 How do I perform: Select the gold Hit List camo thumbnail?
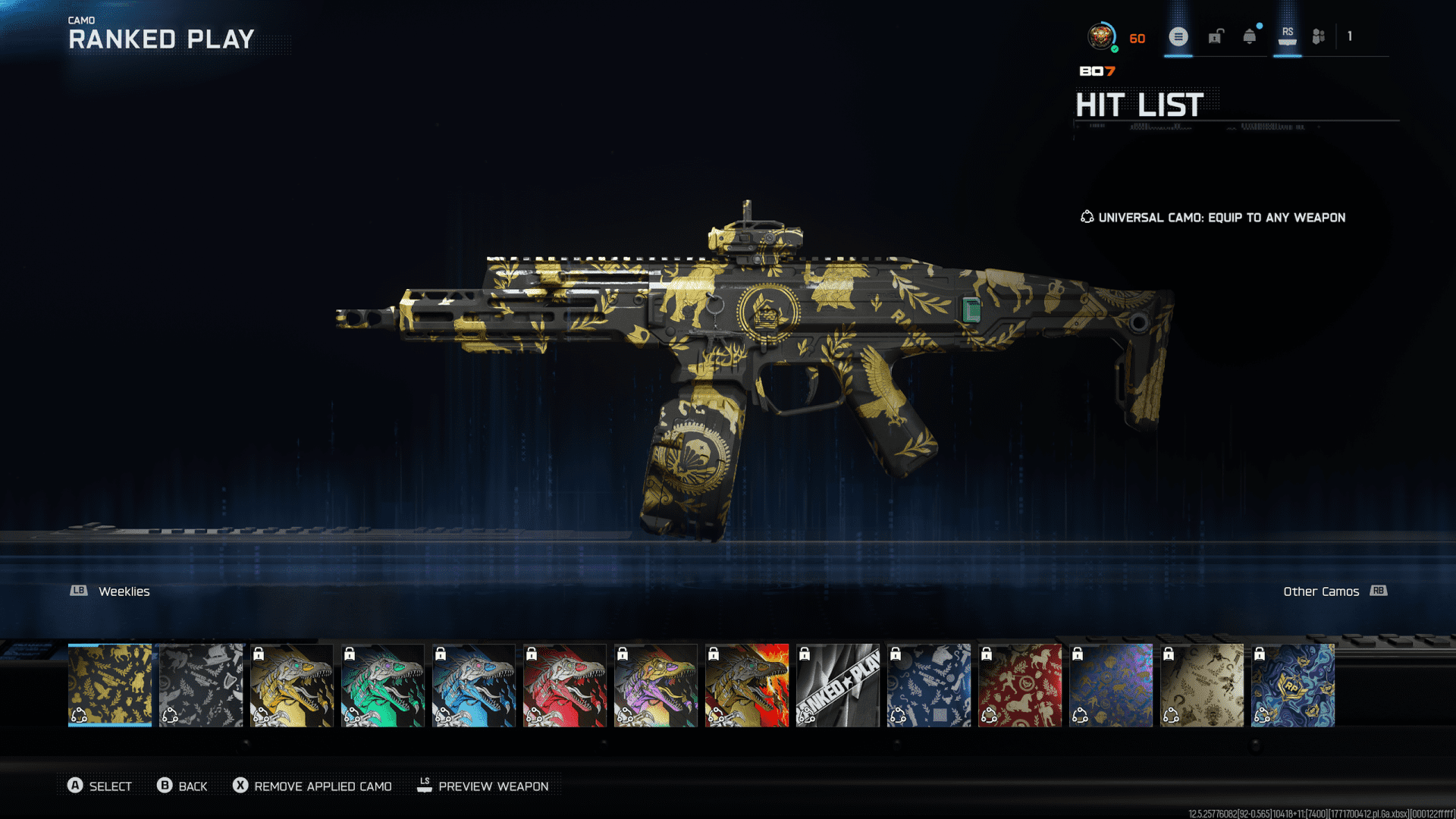[110, 685]
